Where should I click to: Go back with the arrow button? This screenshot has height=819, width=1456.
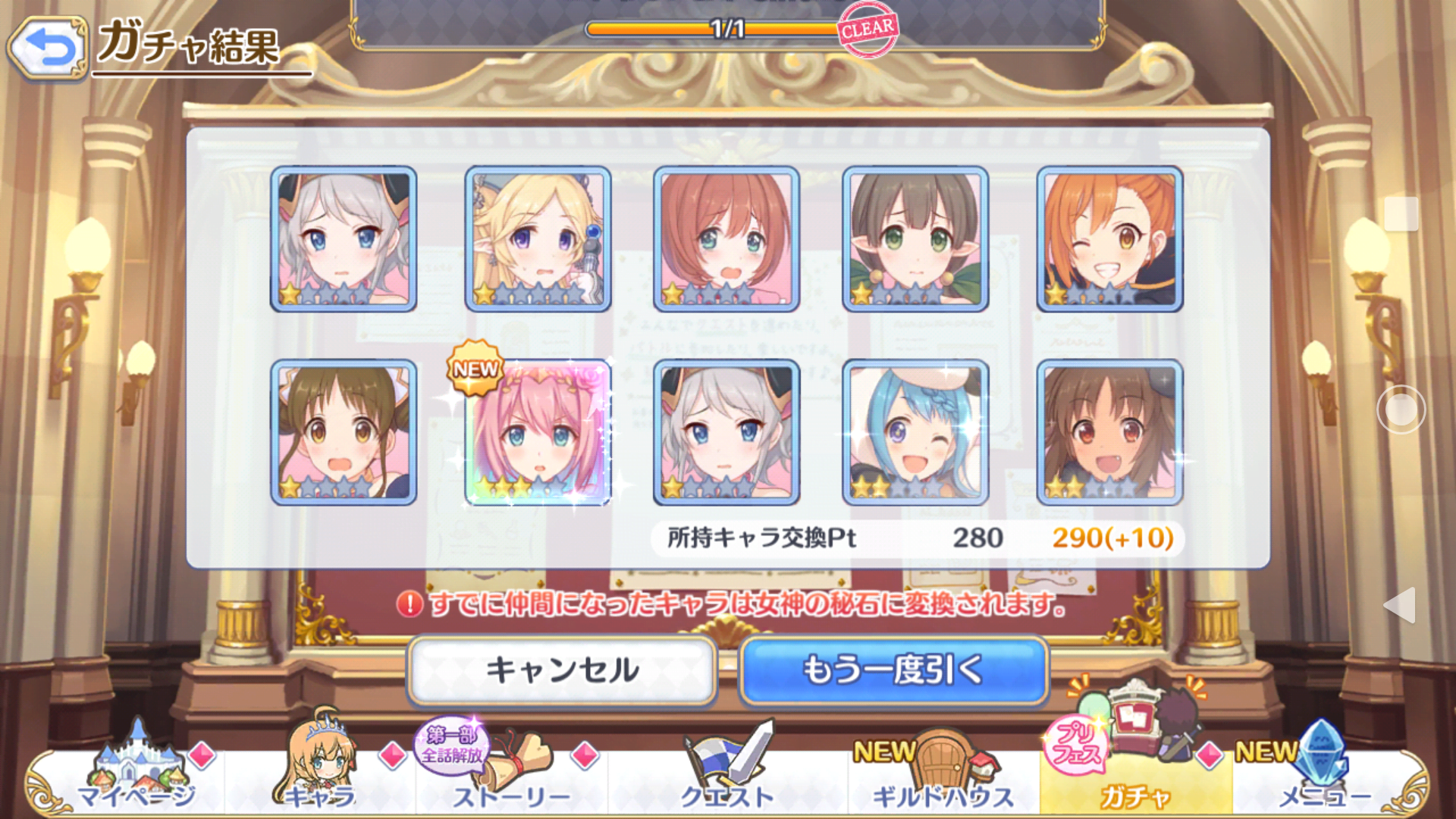pyautogui.click(x=49, y=49)
